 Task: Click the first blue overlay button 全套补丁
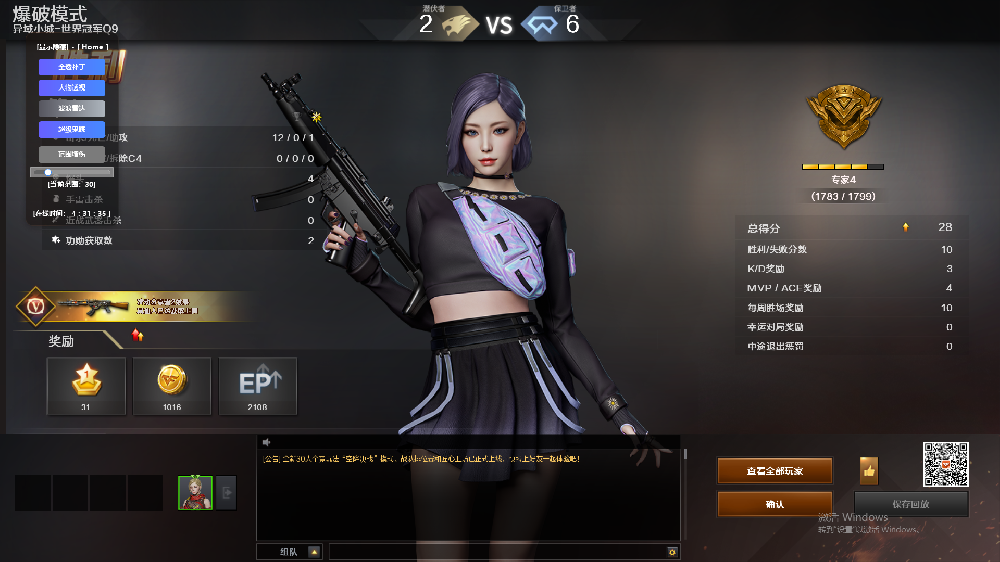(x=72, y=67)
